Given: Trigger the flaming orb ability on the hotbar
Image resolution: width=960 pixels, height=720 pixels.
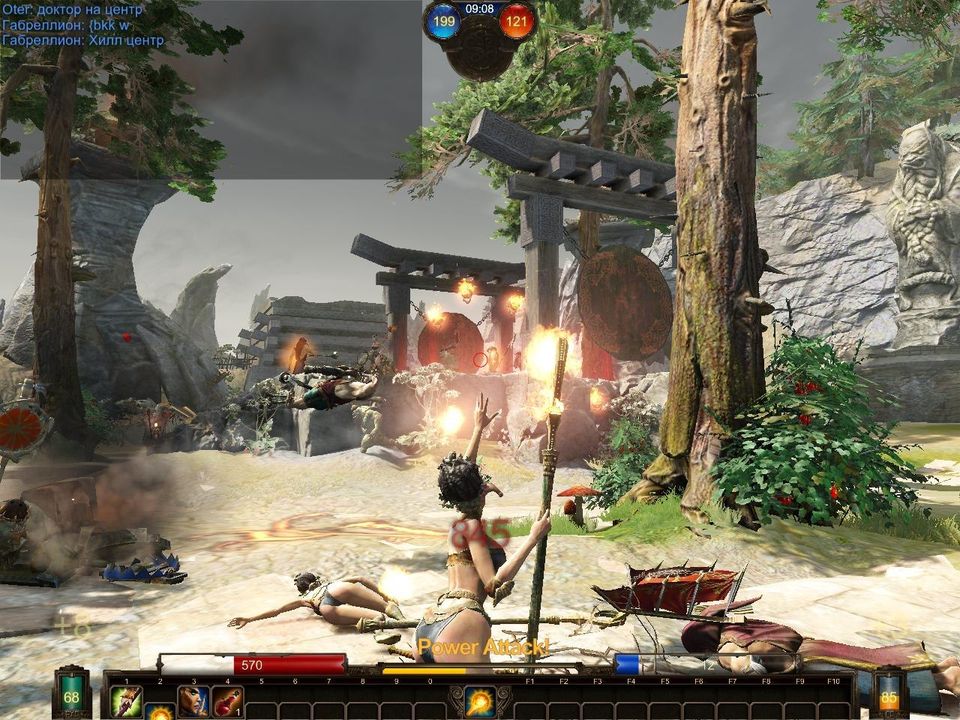Looking at the screenshot, I should [480, 700].
